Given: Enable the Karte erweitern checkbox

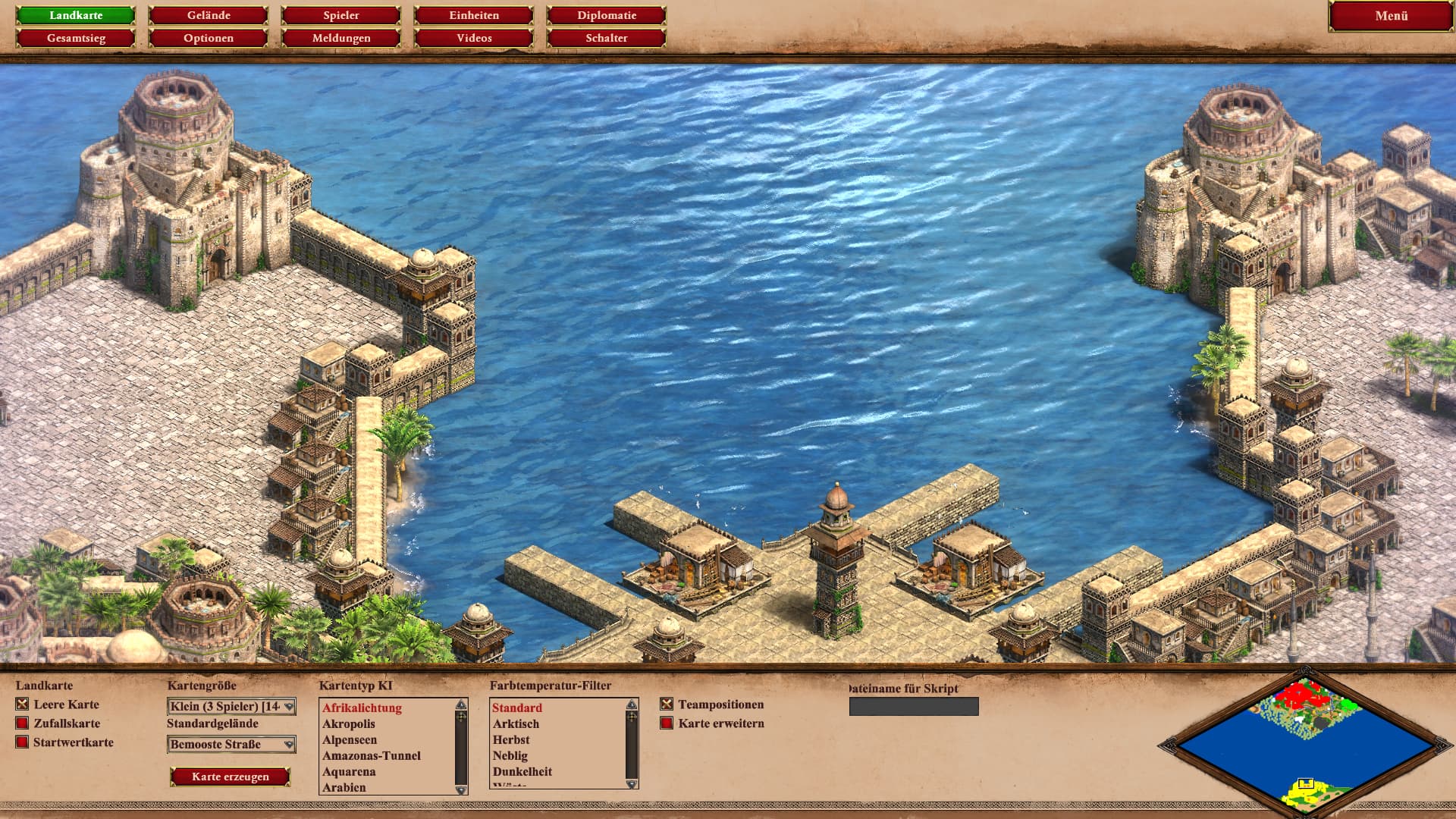Looking at the screenshot, I should (x=667, y=723).
